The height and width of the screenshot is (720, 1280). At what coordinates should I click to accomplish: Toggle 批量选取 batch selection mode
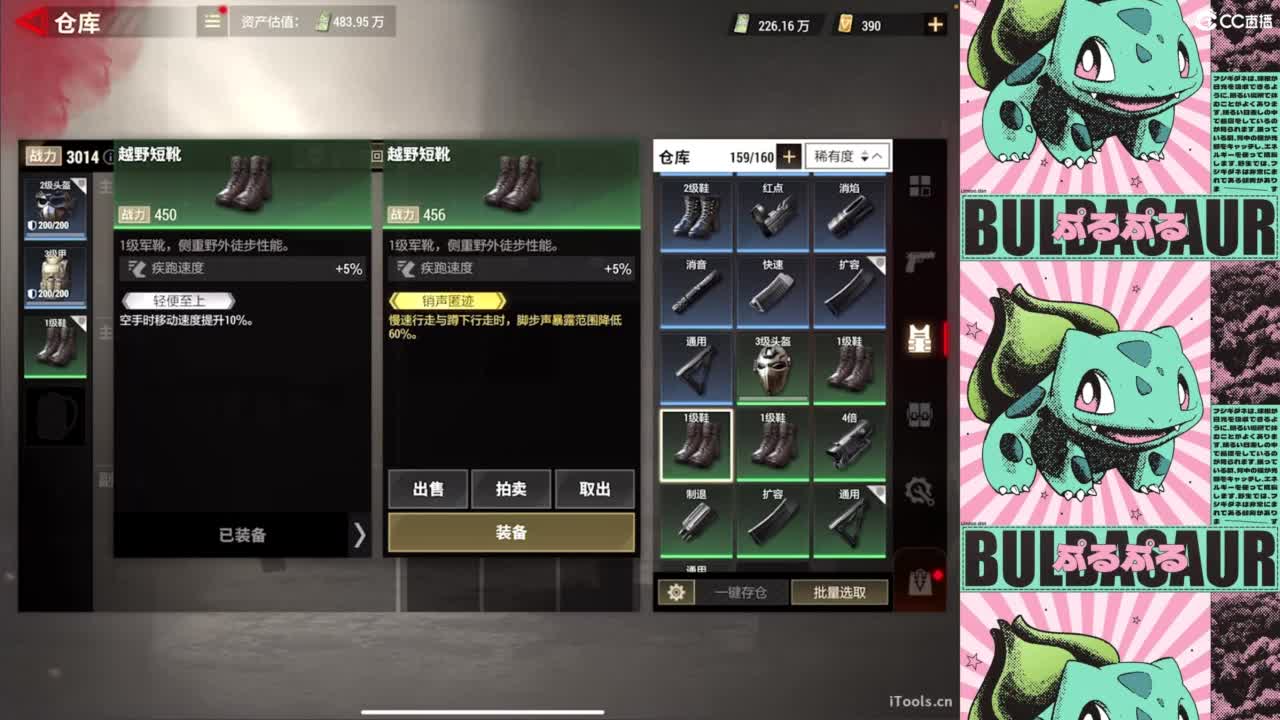(840, 592)
